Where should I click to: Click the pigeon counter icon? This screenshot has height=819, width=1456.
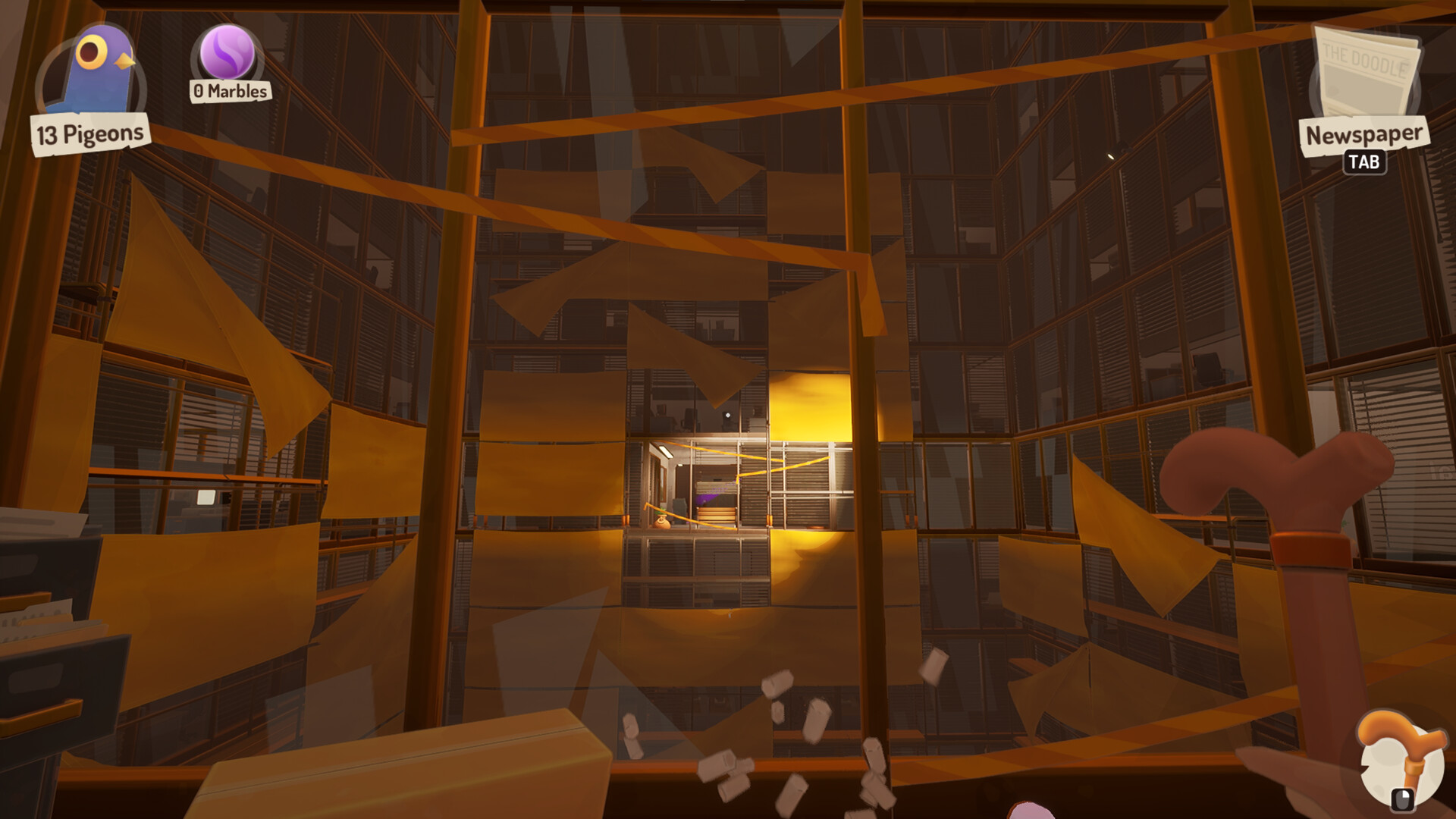click(x=91, y=61)
